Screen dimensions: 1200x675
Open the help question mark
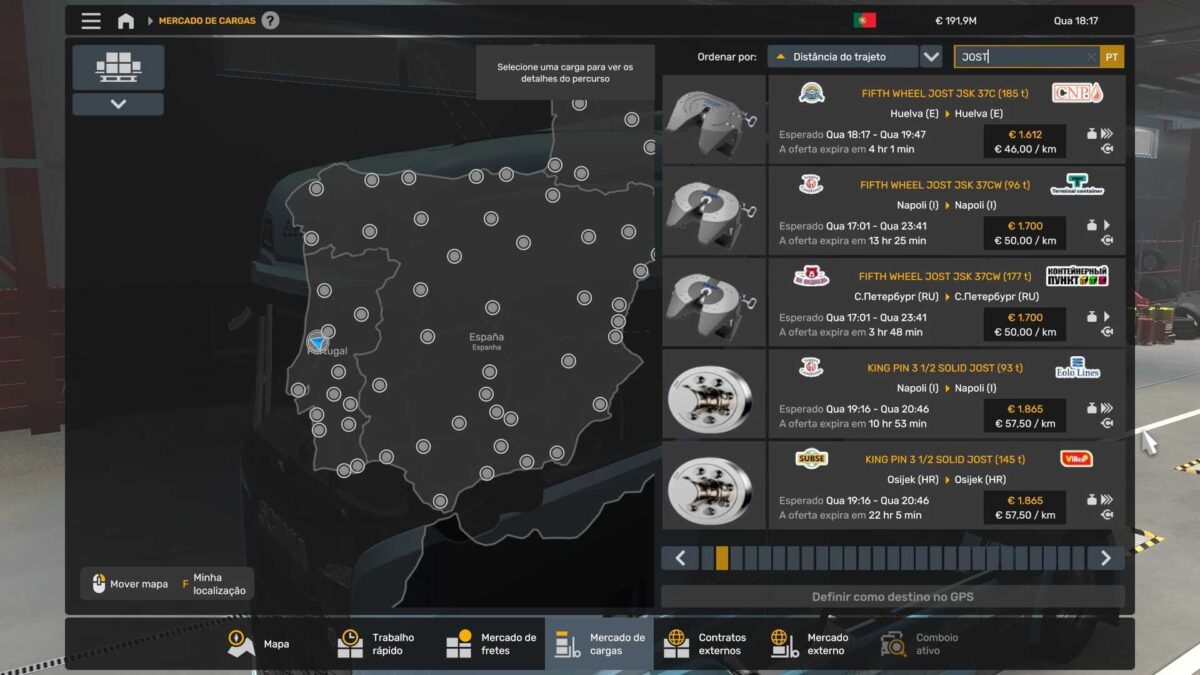click(270, 21)
